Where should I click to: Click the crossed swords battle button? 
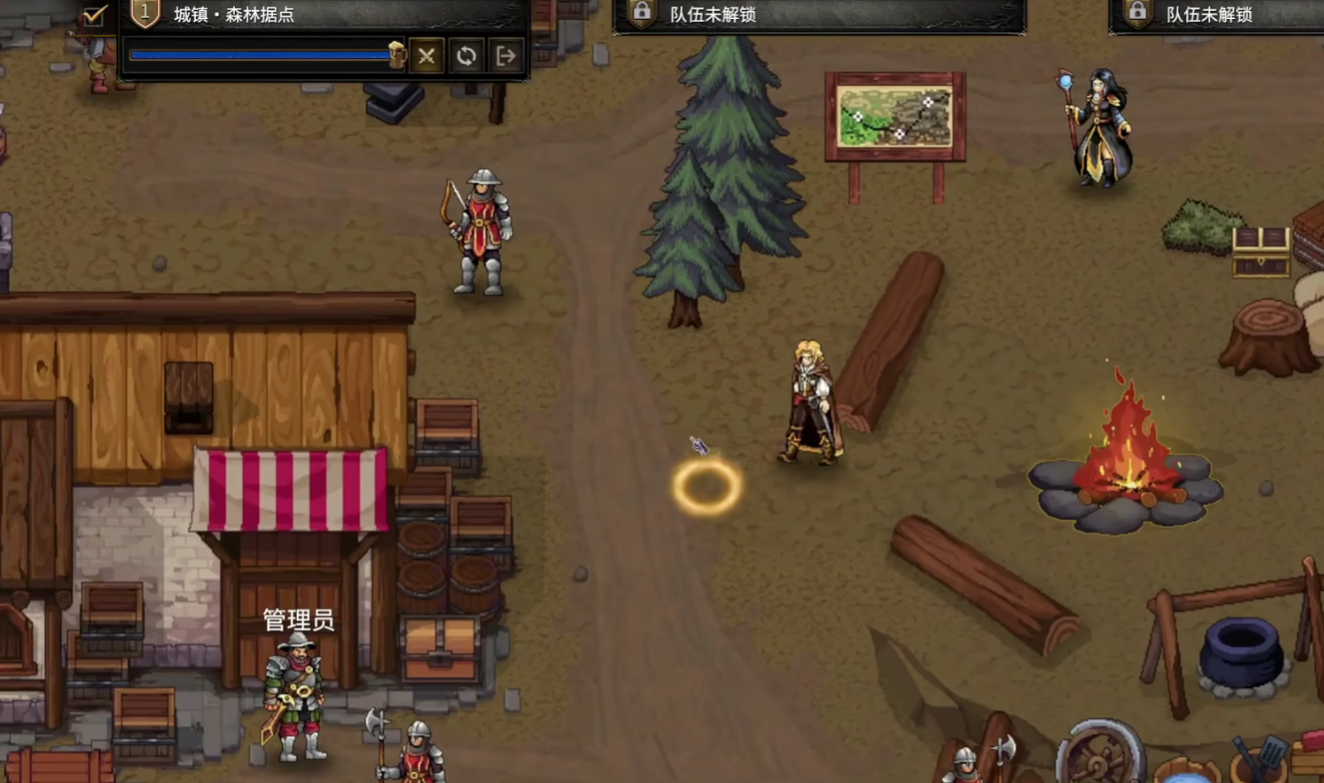tap(426, 56)
